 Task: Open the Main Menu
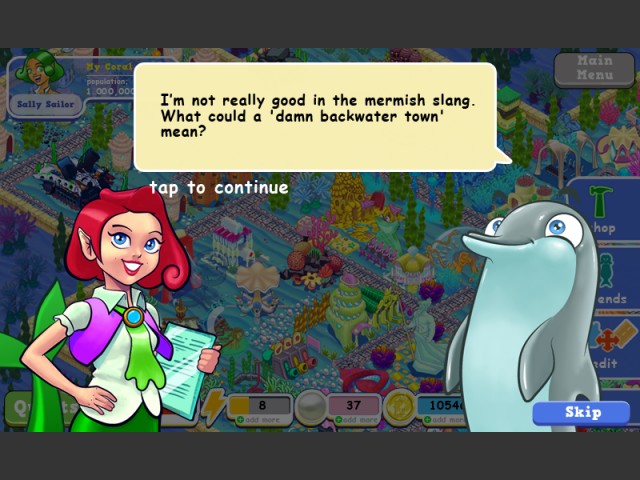pos(594,69)
